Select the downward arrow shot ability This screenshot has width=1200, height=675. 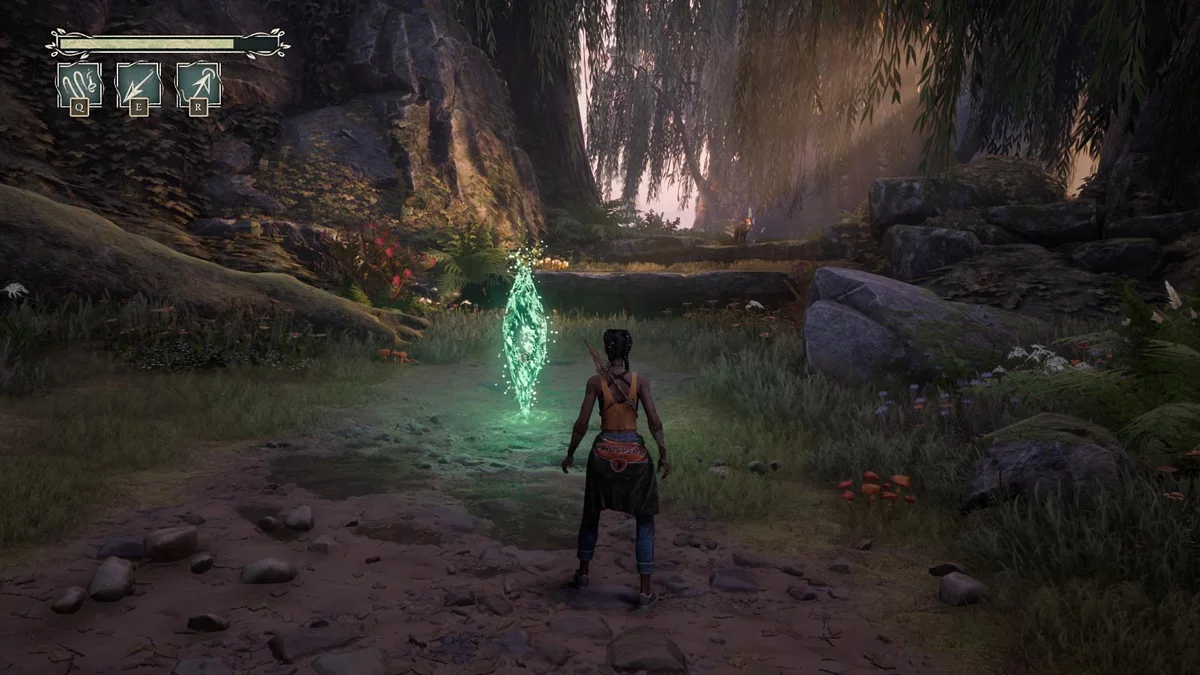click(x=138, y=84)
